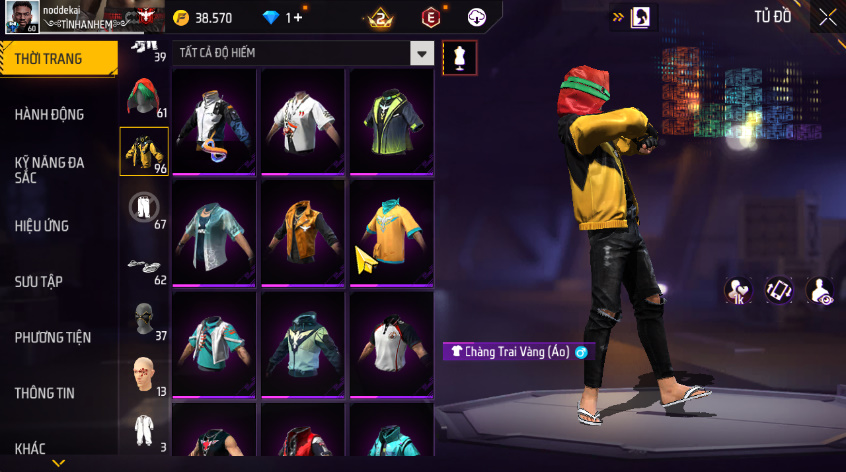
Task: Toggle the character view eye icon
Action: (820, 290)
